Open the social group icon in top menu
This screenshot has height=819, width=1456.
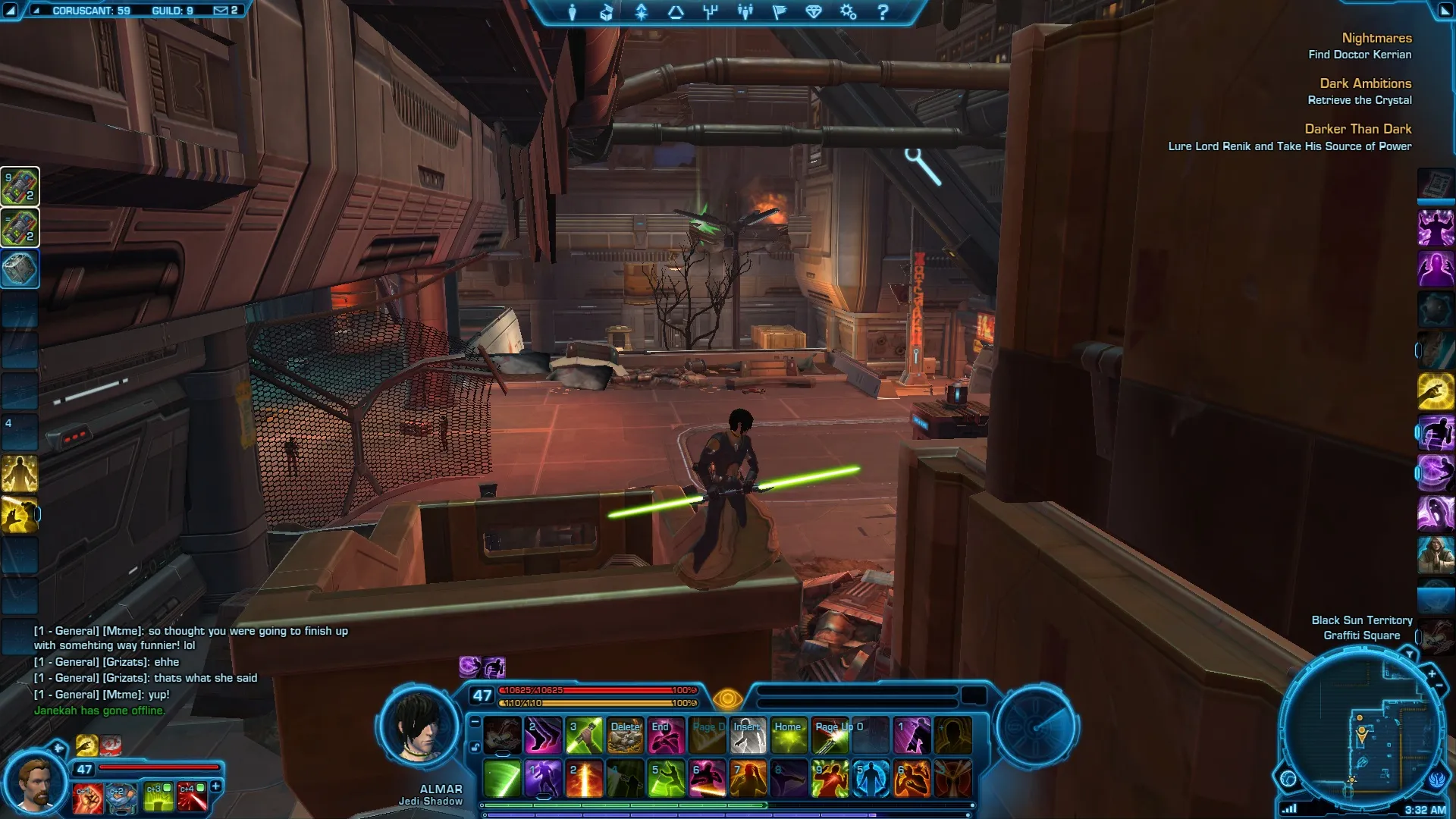(745, 12)
